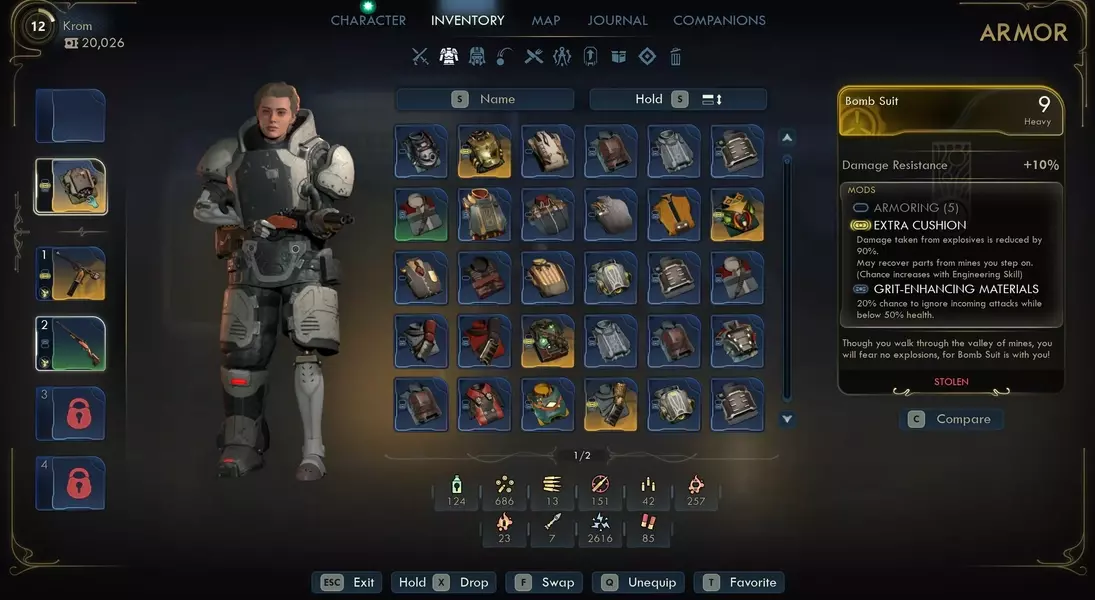The width and height of the screenshot is (1095, 600).
Task: Open the knife and fork consumables category
Action: [534, 57]
